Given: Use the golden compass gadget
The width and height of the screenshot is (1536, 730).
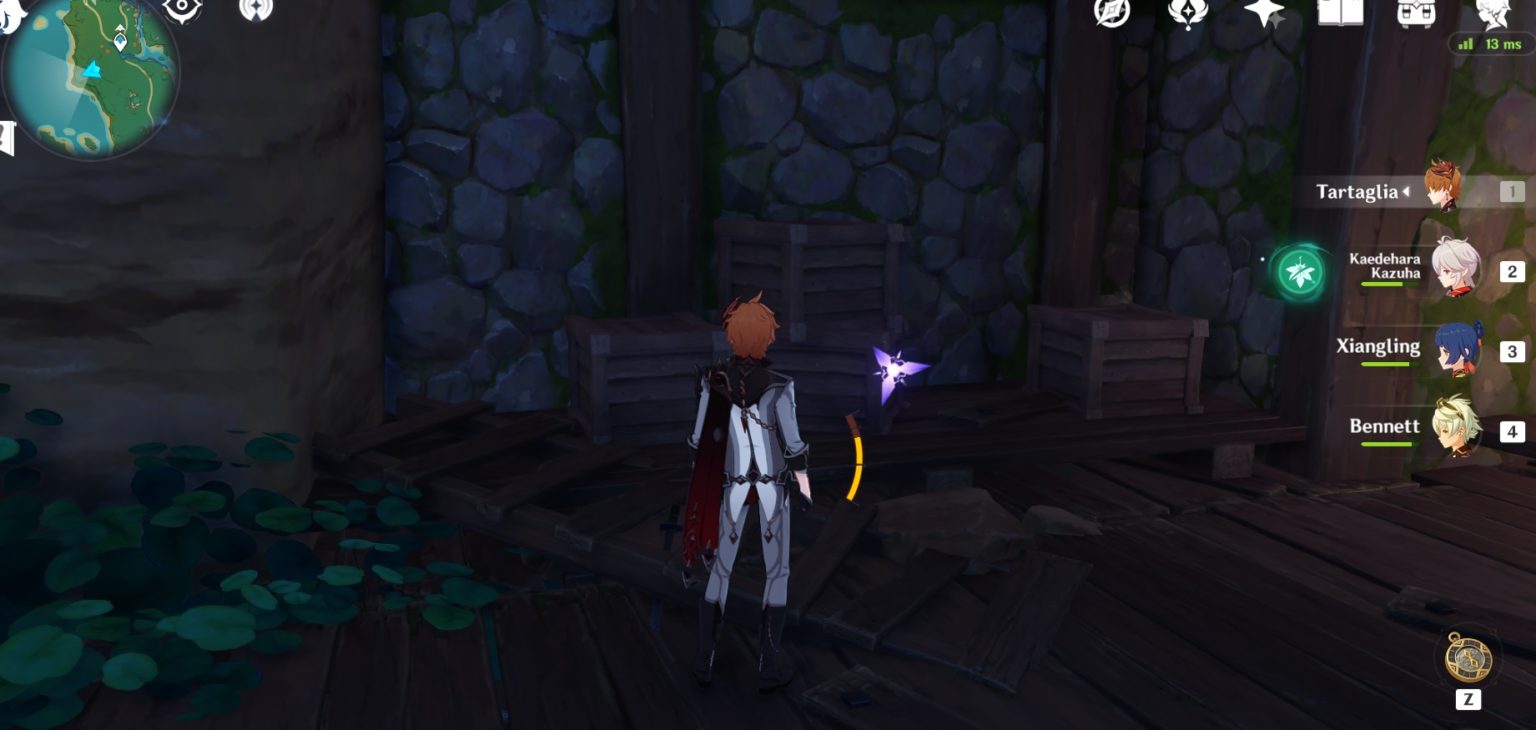Looking at the screenshot, I should tap(1467, 658).
